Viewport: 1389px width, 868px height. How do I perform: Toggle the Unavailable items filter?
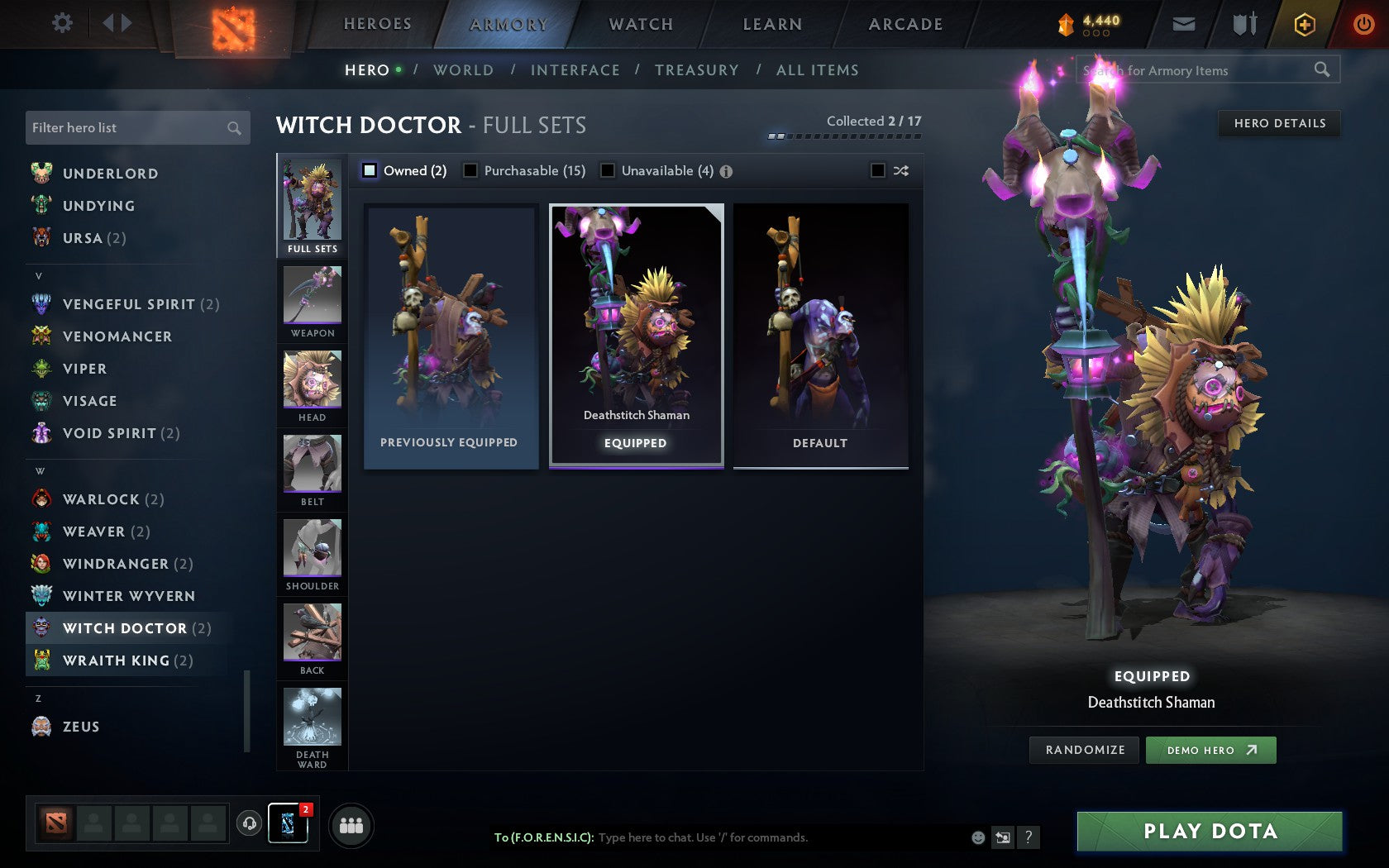click(x=609, y=170)
